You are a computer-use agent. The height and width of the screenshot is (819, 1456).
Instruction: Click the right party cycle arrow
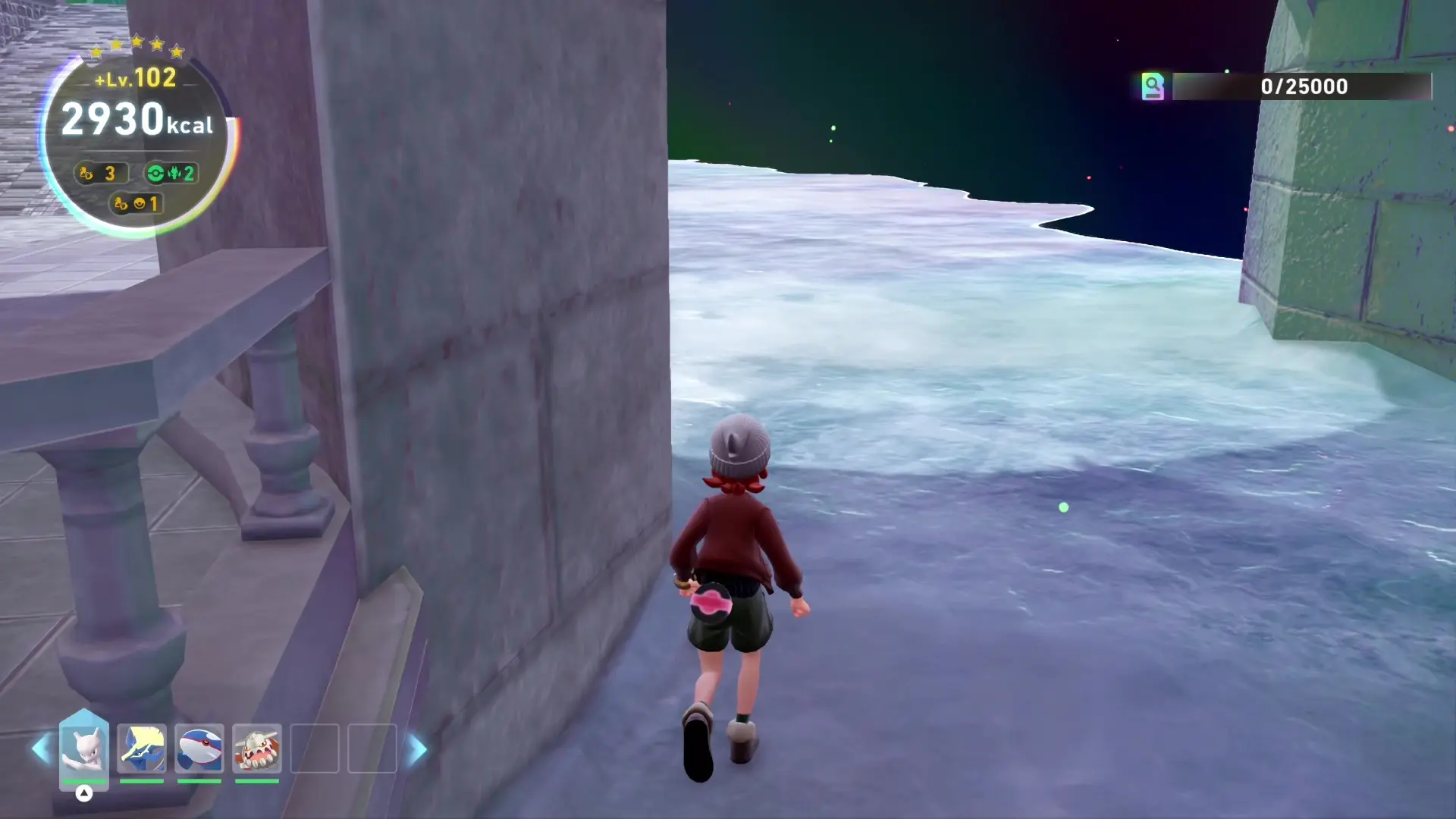click(x=417, y=749)
